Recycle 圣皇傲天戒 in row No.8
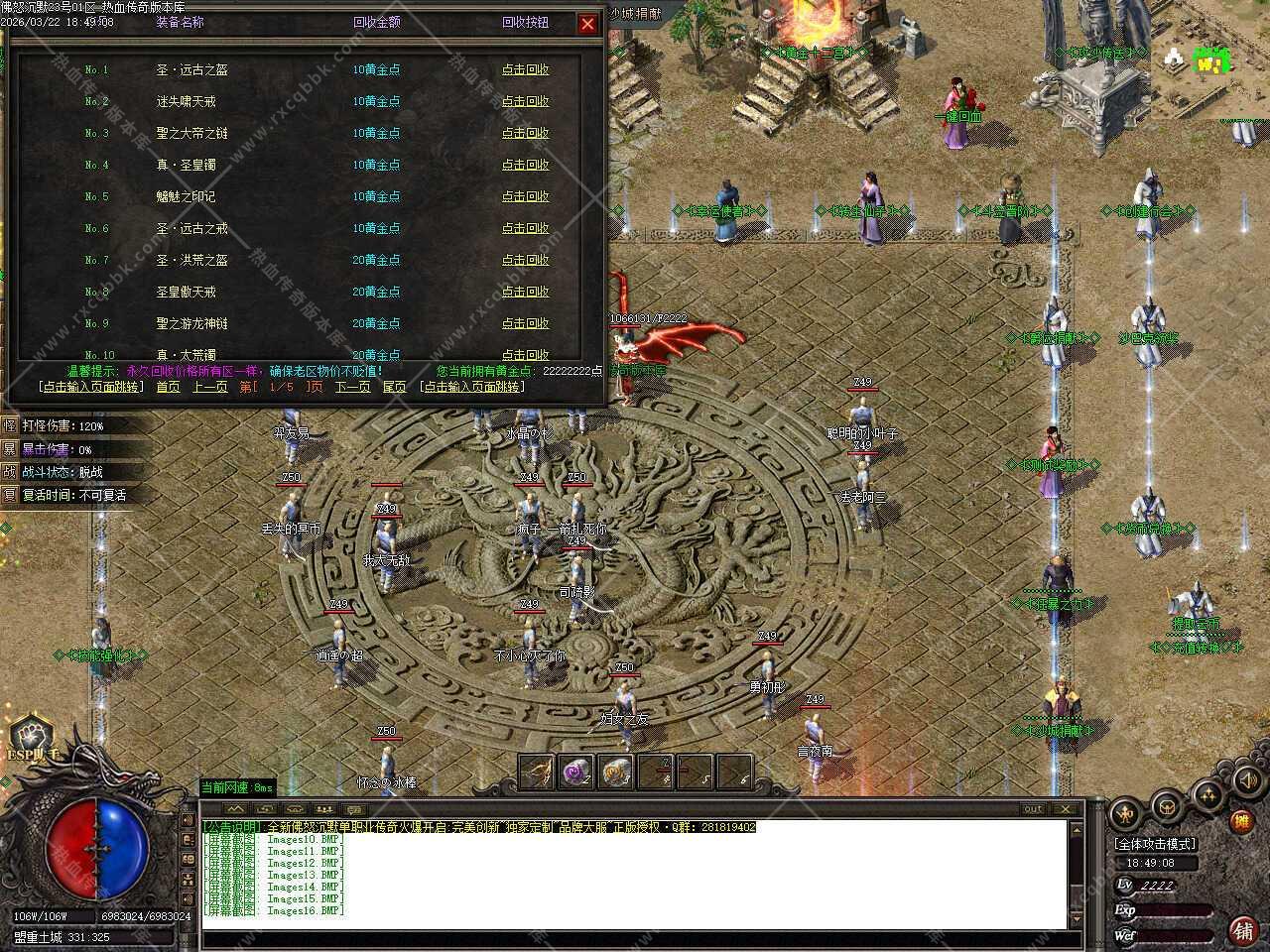Image resolution: width=1270 pixels, height=952 pixels. pyautogui.click(x=525, y=292)
